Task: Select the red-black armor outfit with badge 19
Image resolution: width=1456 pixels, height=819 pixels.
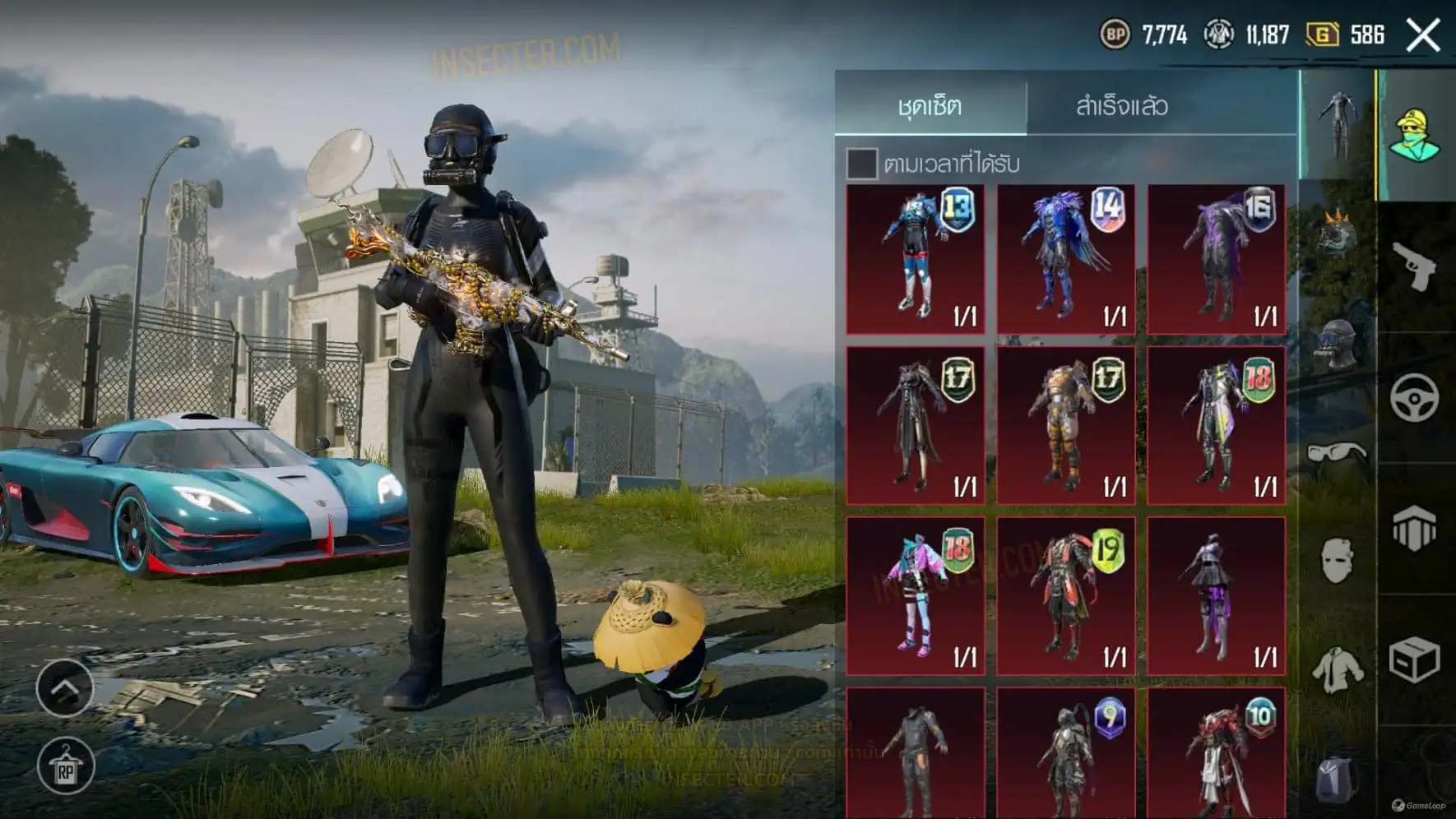Action: point(1066,596)
